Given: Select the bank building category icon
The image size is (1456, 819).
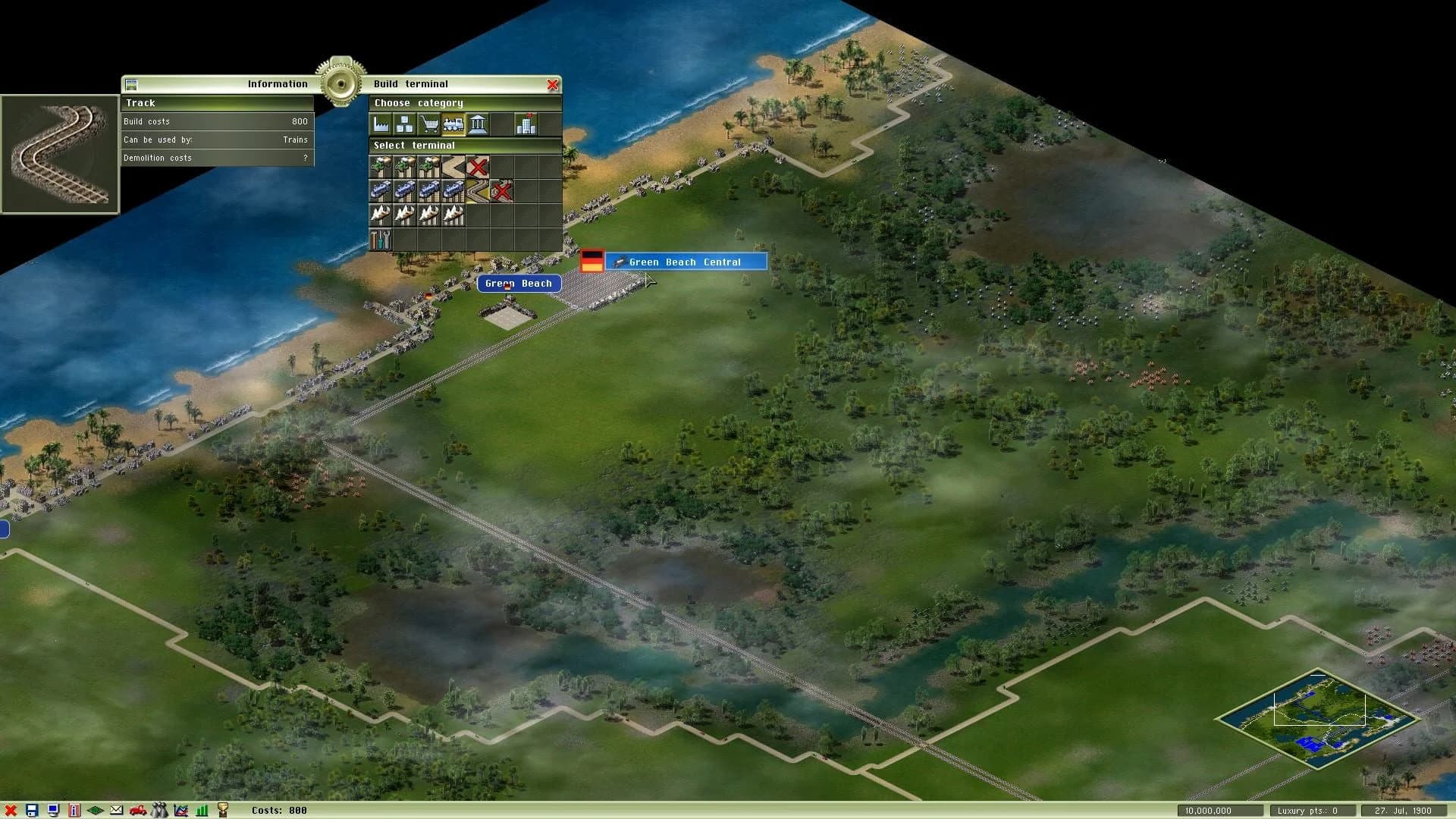Looking at the screenshot, I should point(479,124).
